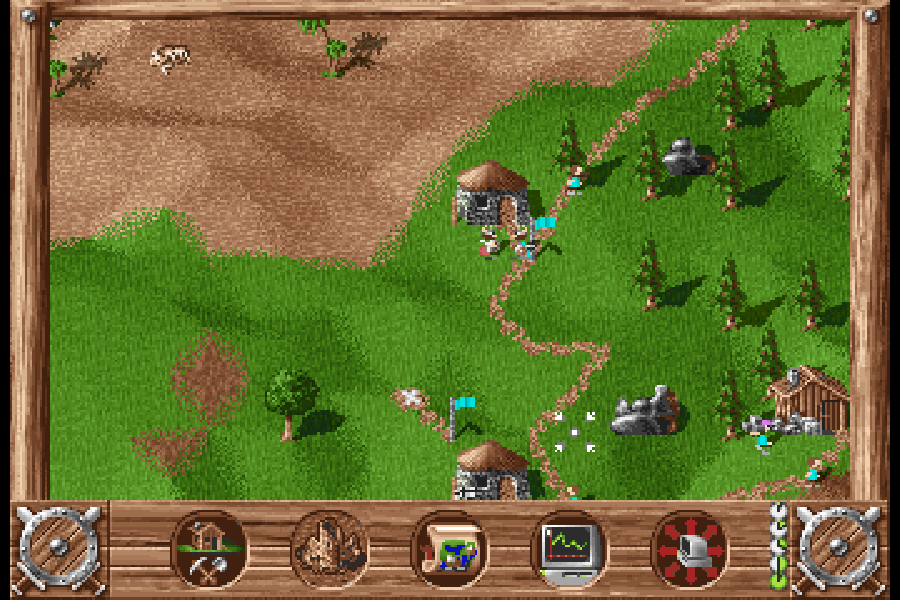Image resolution: width=900 pixels, height=600 pixels.
Task: Show the statistics graph monitor
Action: coord(570,548)
